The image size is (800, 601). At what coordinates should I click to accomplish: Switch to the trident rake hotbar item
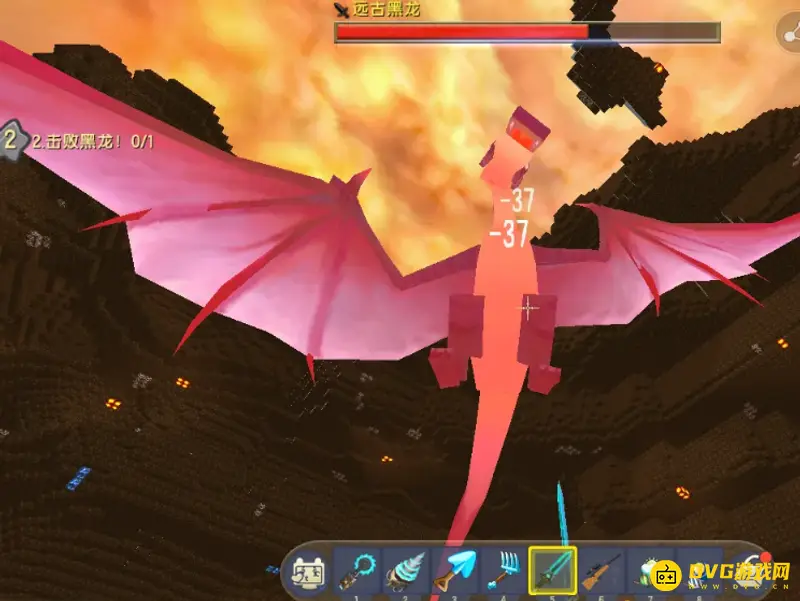503,573
